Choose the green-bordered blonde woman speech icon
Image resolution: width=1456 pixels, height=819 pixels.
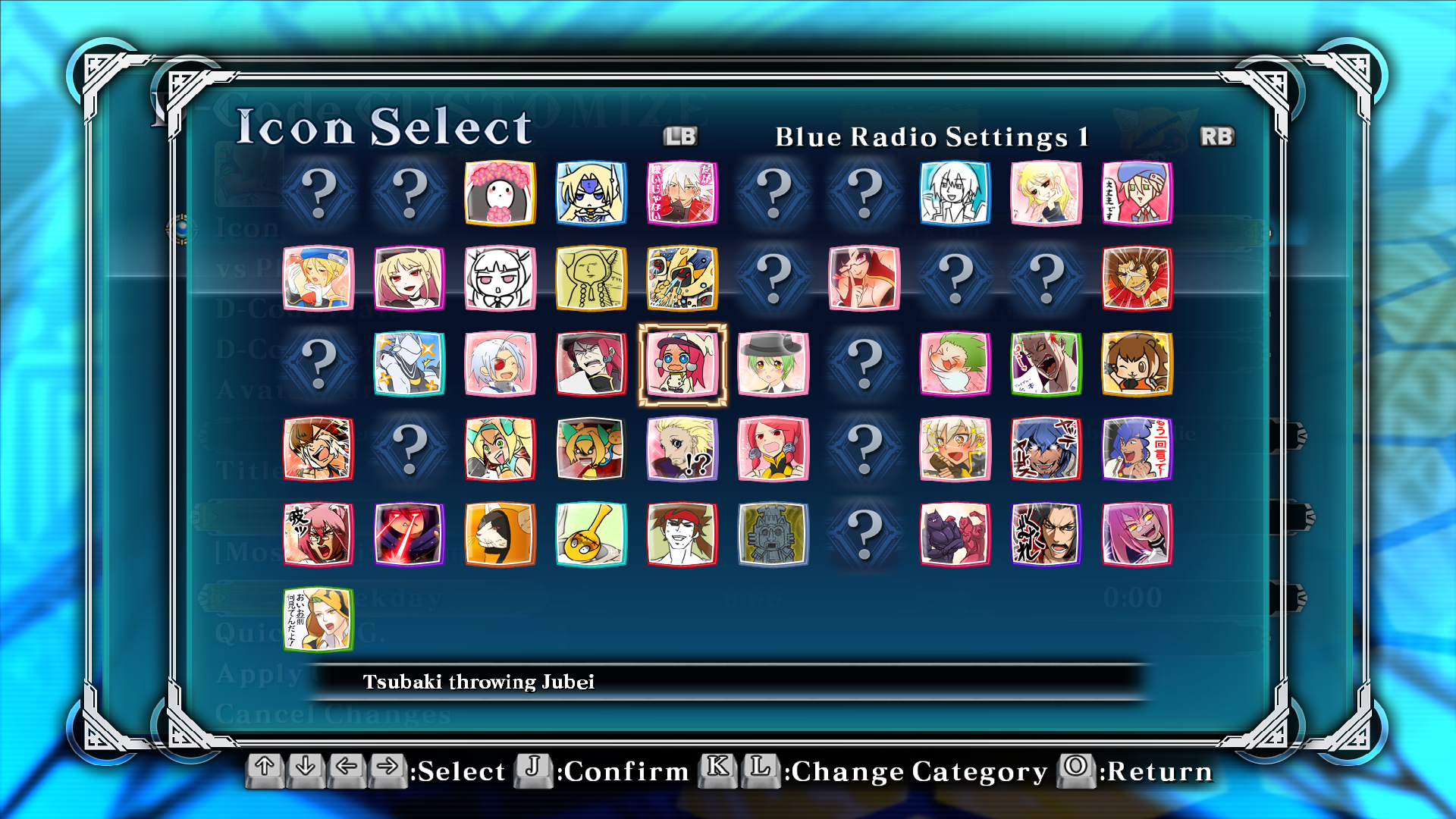click(318, 620)
